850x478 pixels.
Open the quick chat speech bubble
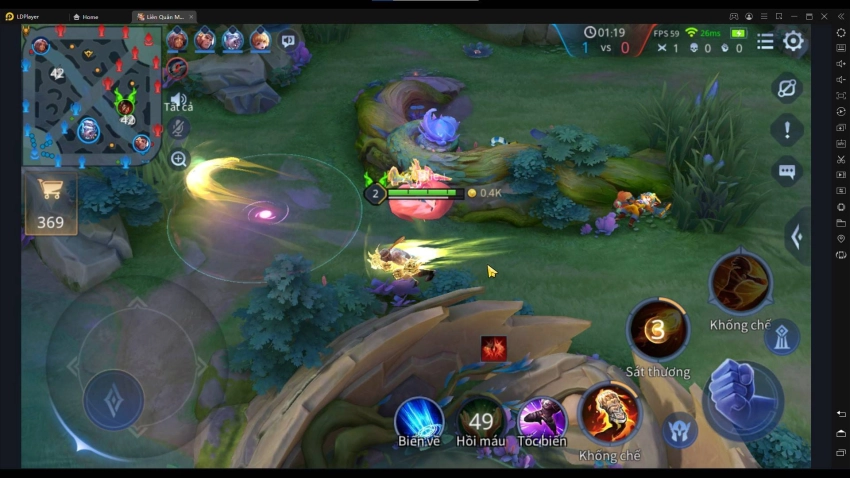[x=787, y=171]
